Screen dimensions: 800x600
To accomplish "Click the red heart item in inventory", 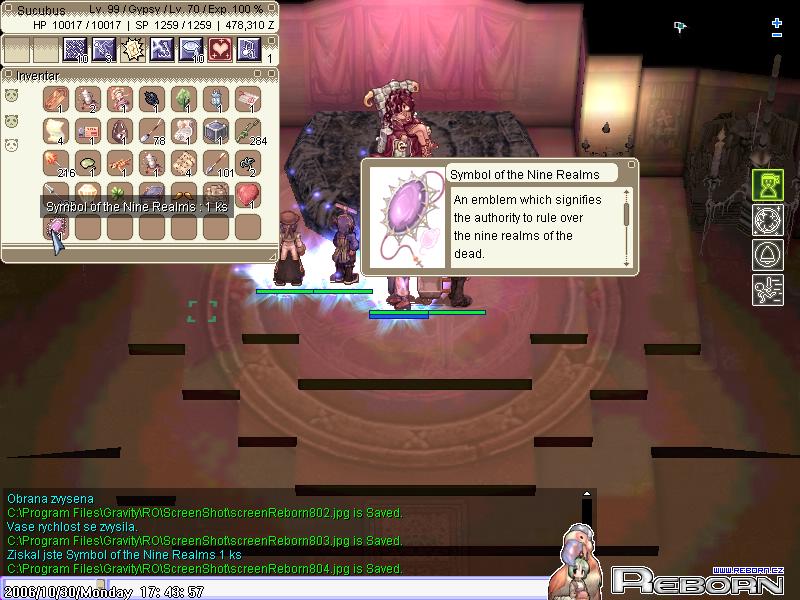I will tap(247, 194).
